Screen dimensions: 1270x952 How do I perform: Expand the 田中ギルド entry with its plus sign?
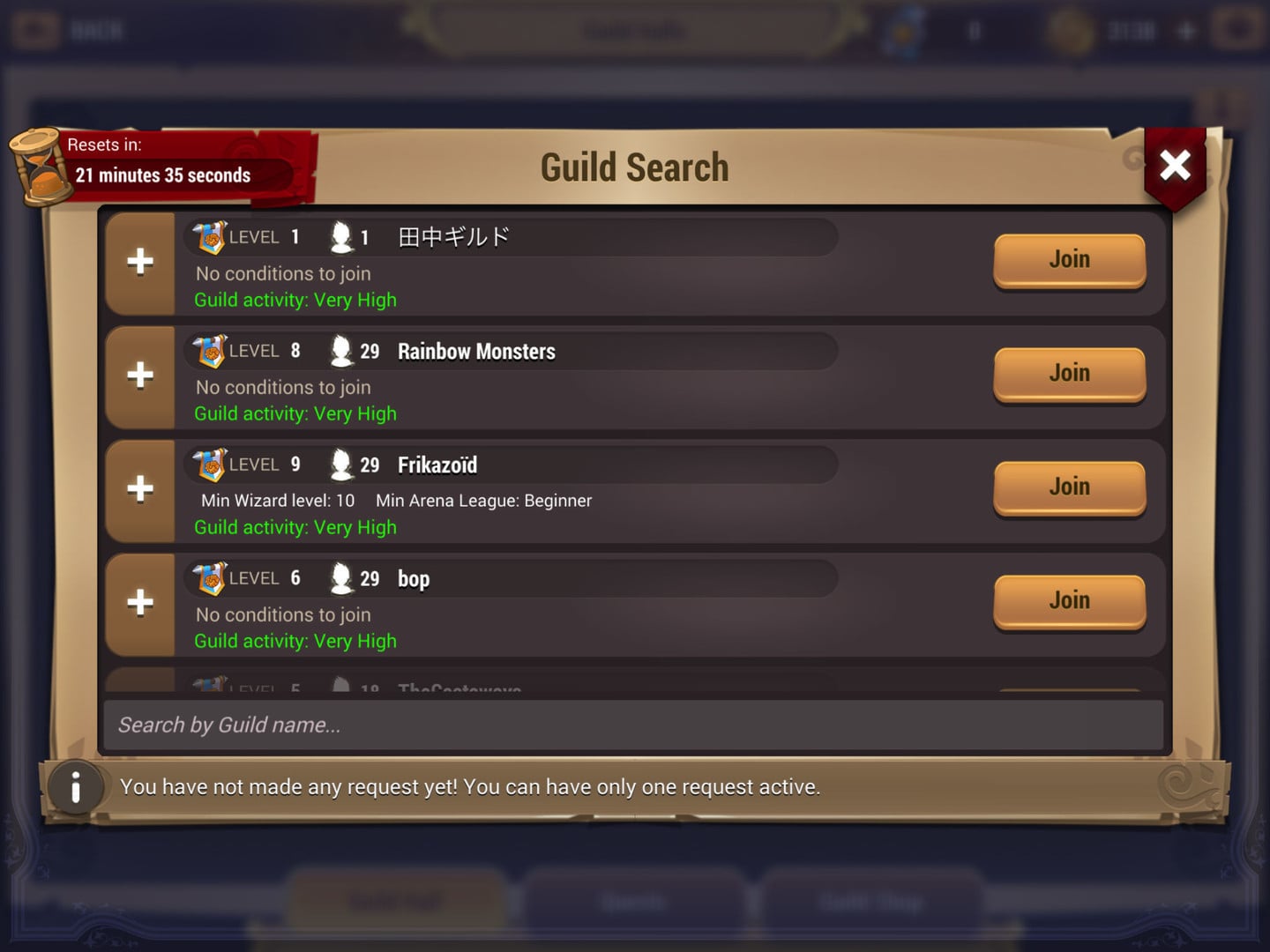(139, 262)
